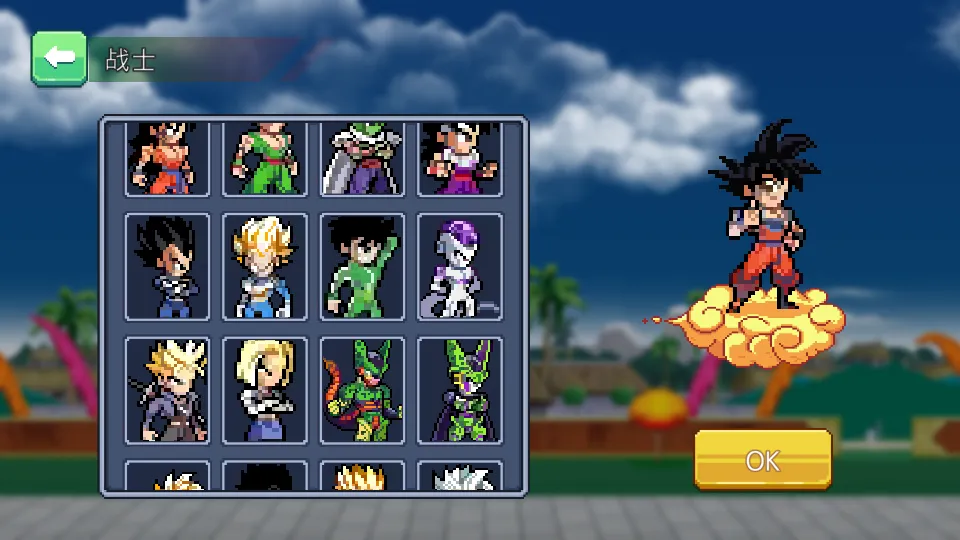Pick the black-haired fighter in green suit

[362, 267]
